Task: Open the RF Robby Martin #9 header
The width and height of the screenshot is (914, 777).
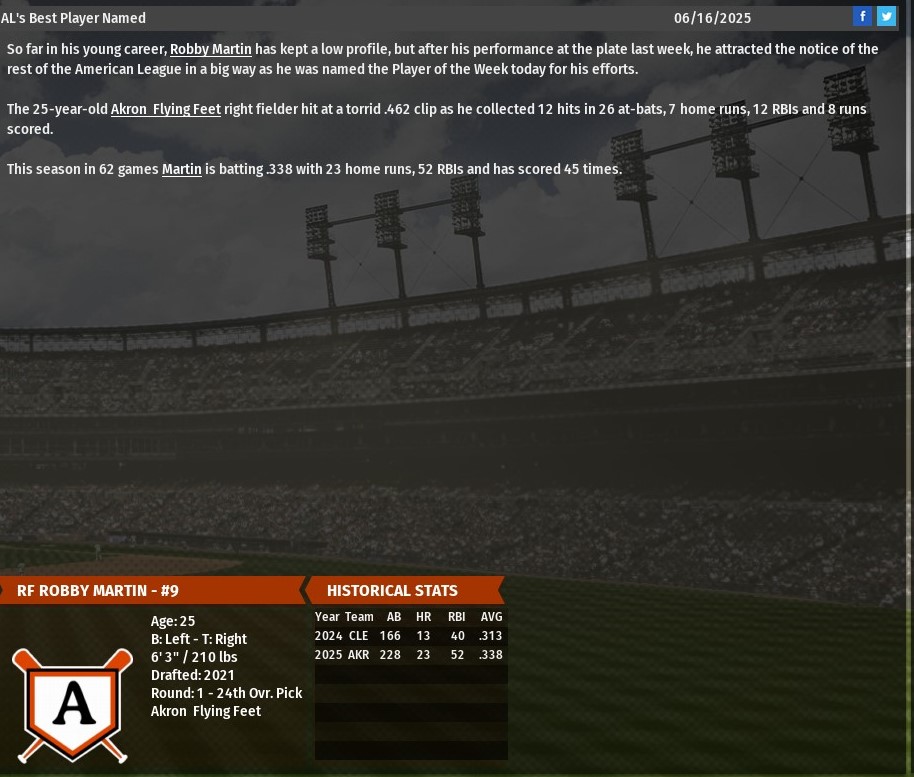Action: [x=98, y=590]
